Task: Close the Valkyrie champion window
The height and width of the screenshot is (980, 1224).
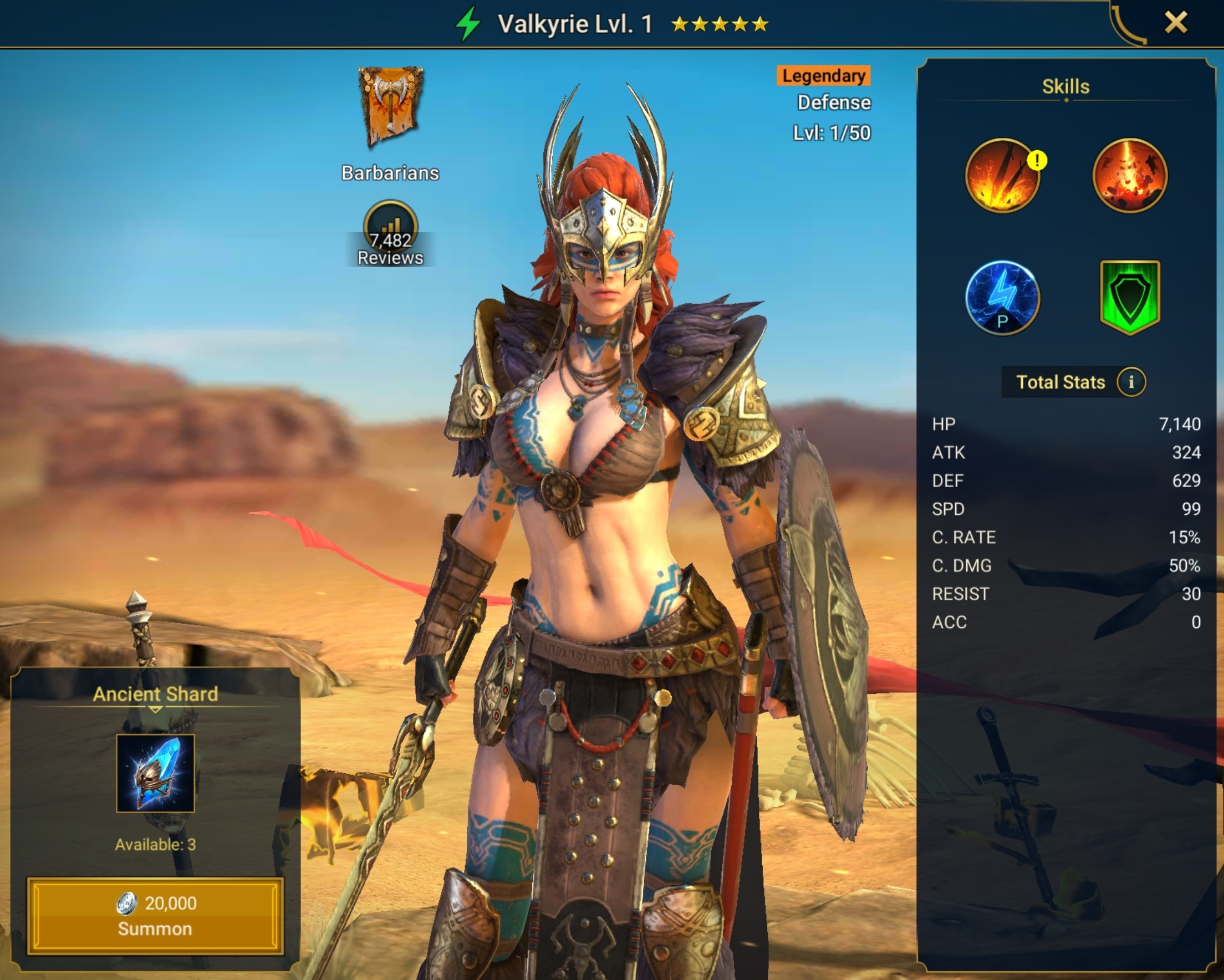Action: [x=1175, y=23]
